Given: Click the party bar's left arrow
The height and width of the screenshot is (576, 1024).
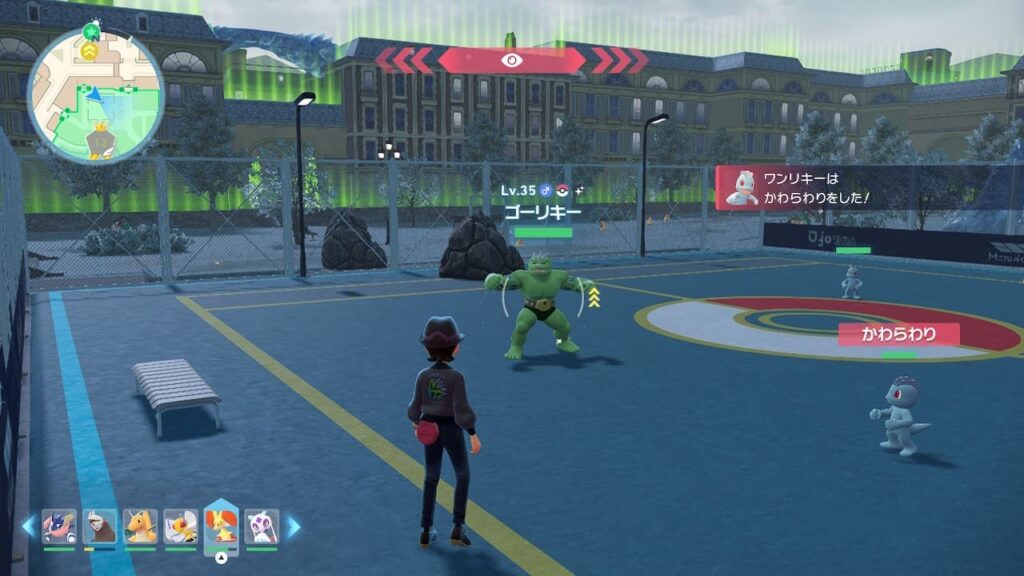Looking at the screenshot, I should (x=28, y=525).
